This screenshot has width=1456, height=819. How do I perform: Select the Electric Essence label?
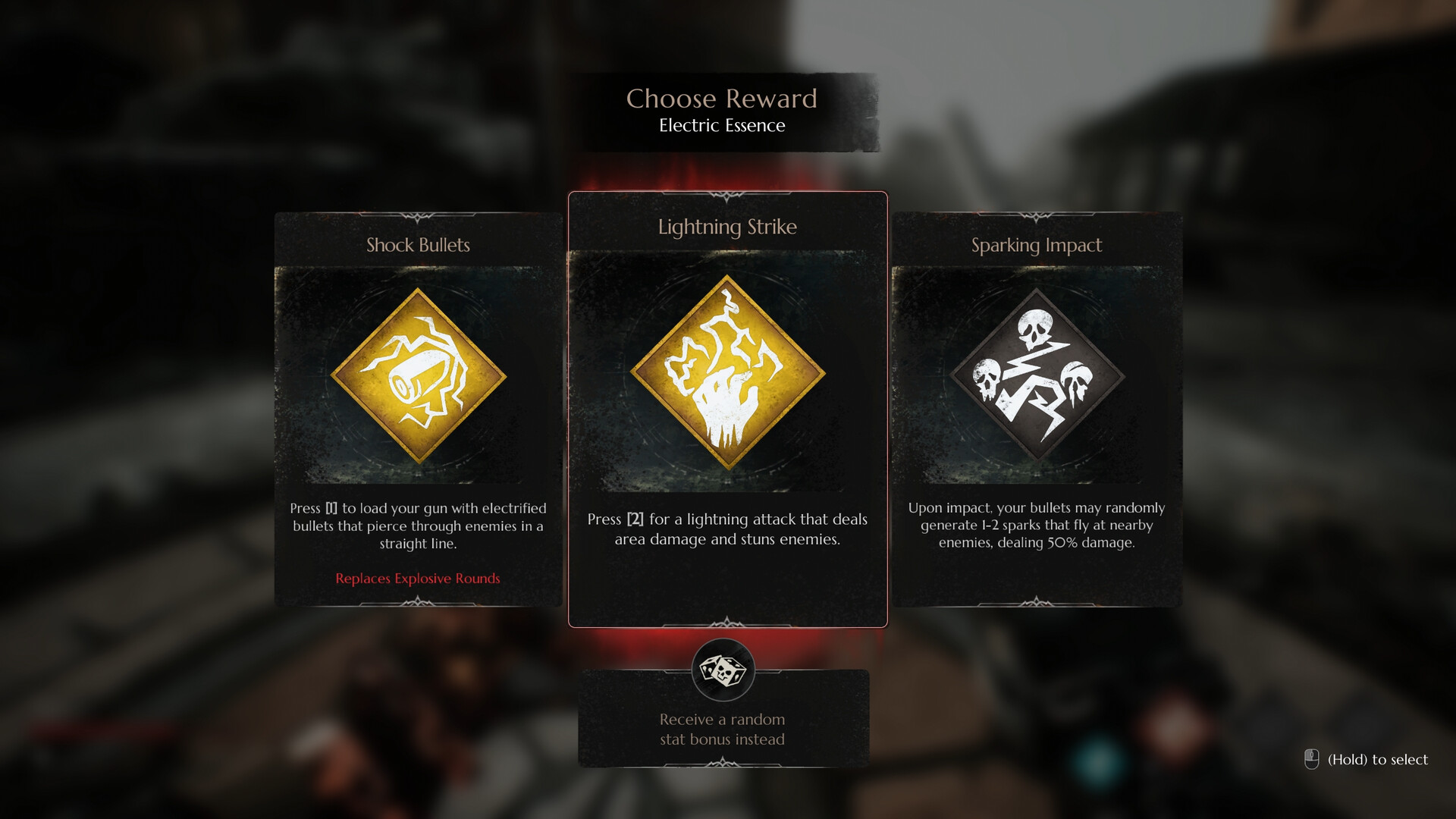pos(722,126)
